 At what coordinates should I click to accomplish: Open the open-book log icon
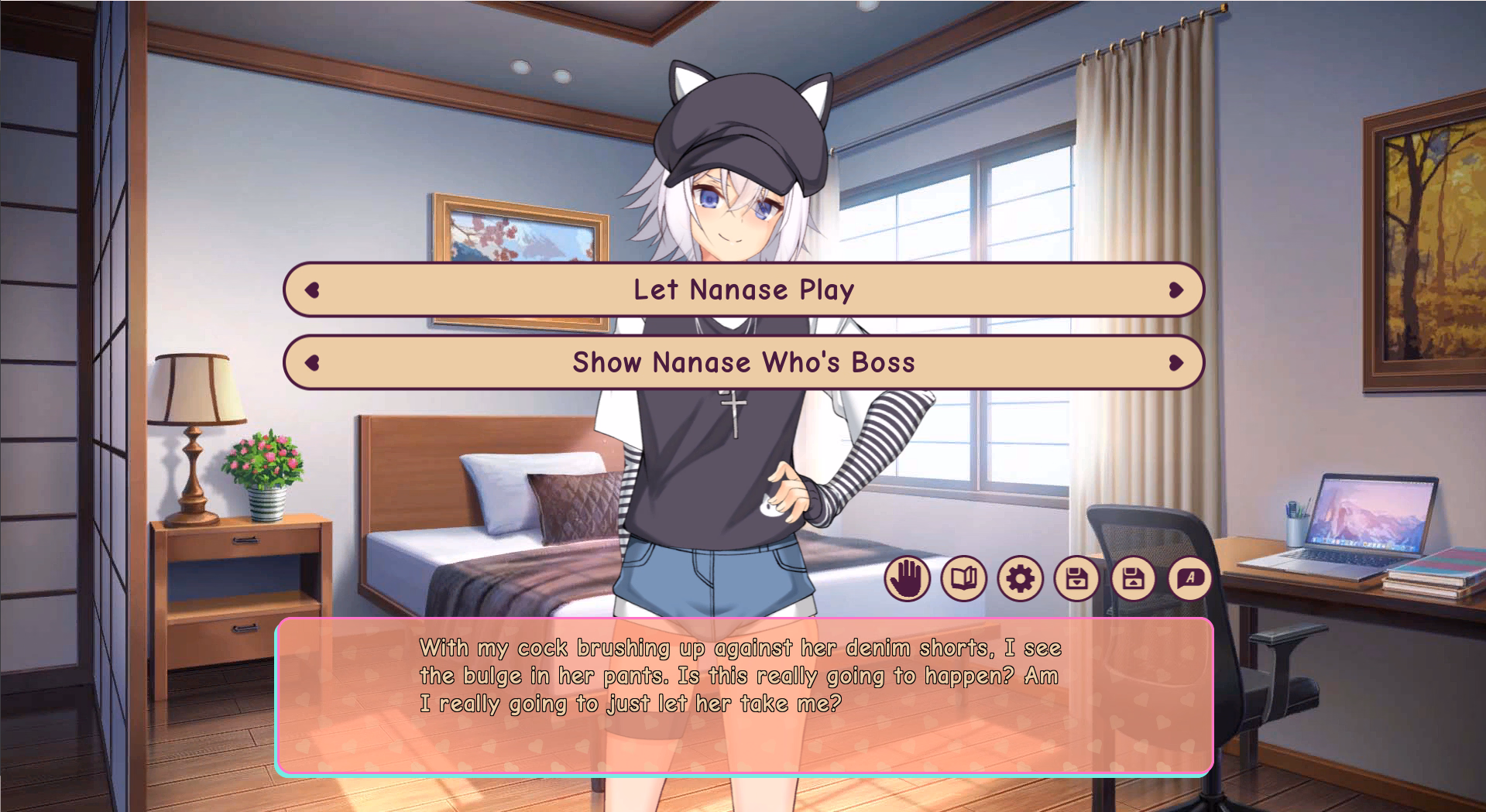click(x=963, y=578)
